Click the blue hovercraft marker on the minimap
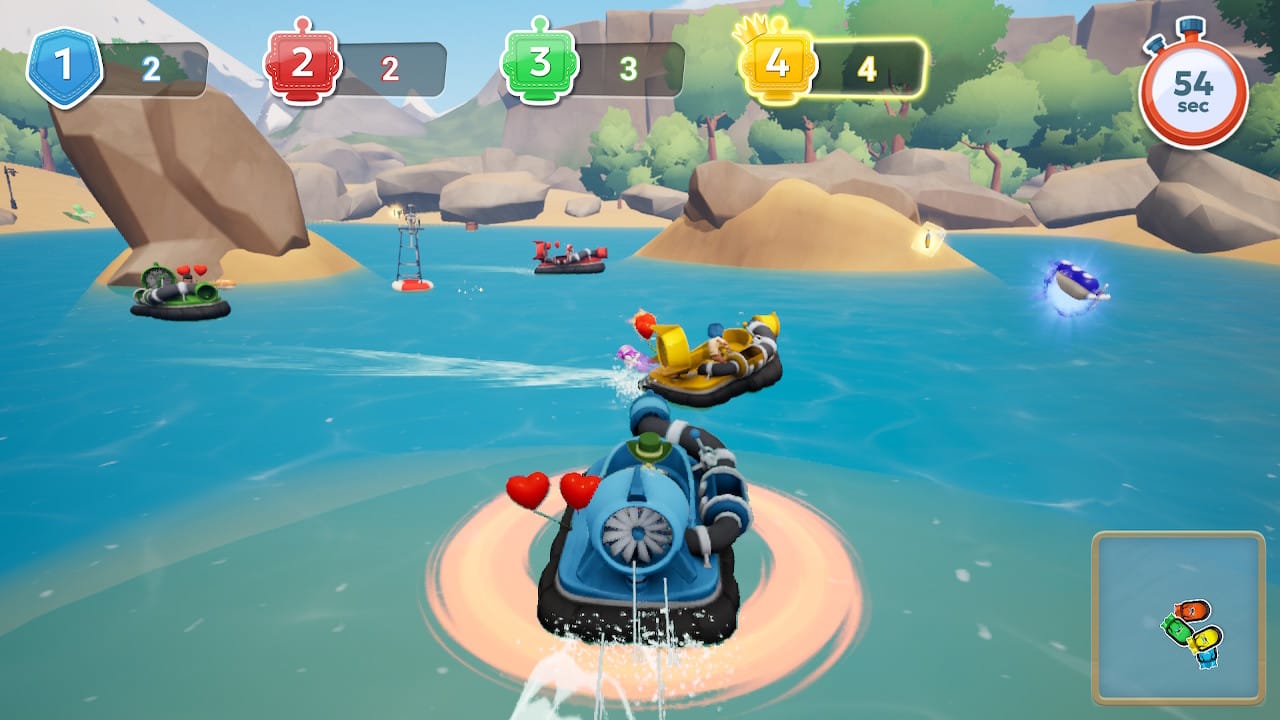Image resolution: width=1280 pixels, height=720 pixels. [1207, 658]
